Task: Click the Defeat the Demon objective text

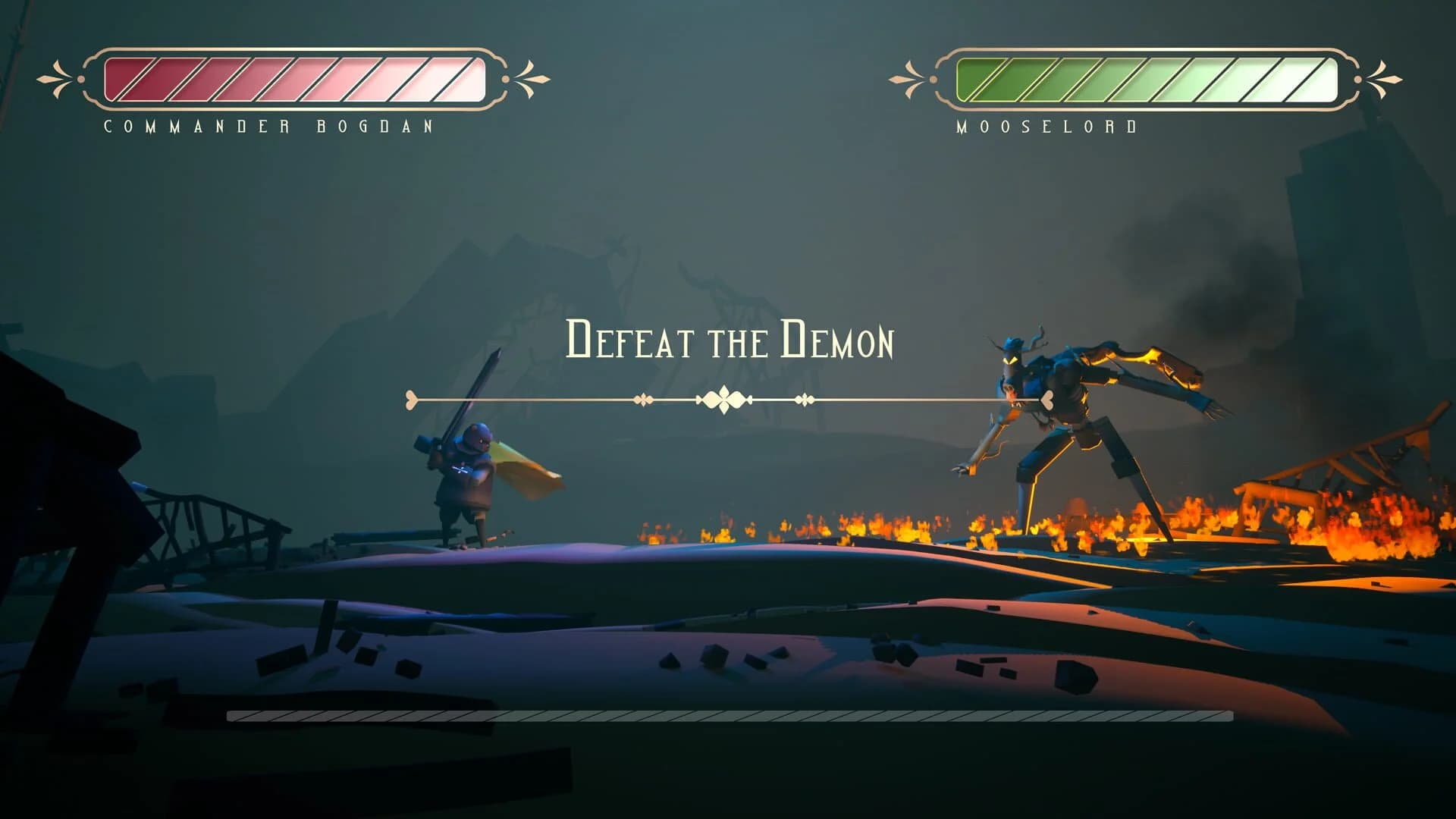Action: [730, 345]
